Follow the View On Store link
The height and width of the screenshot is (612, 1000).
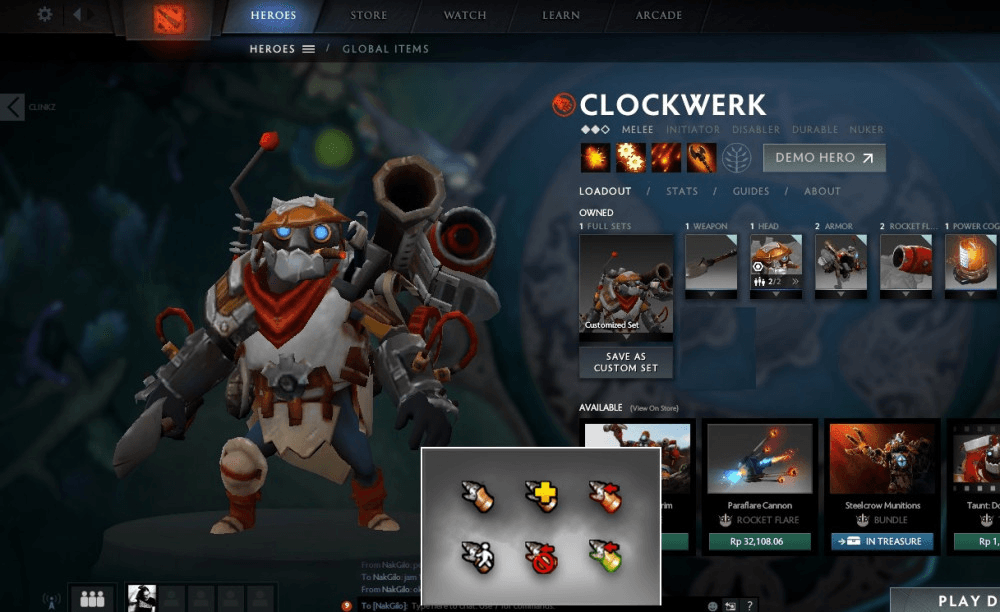tap(653, 408)
